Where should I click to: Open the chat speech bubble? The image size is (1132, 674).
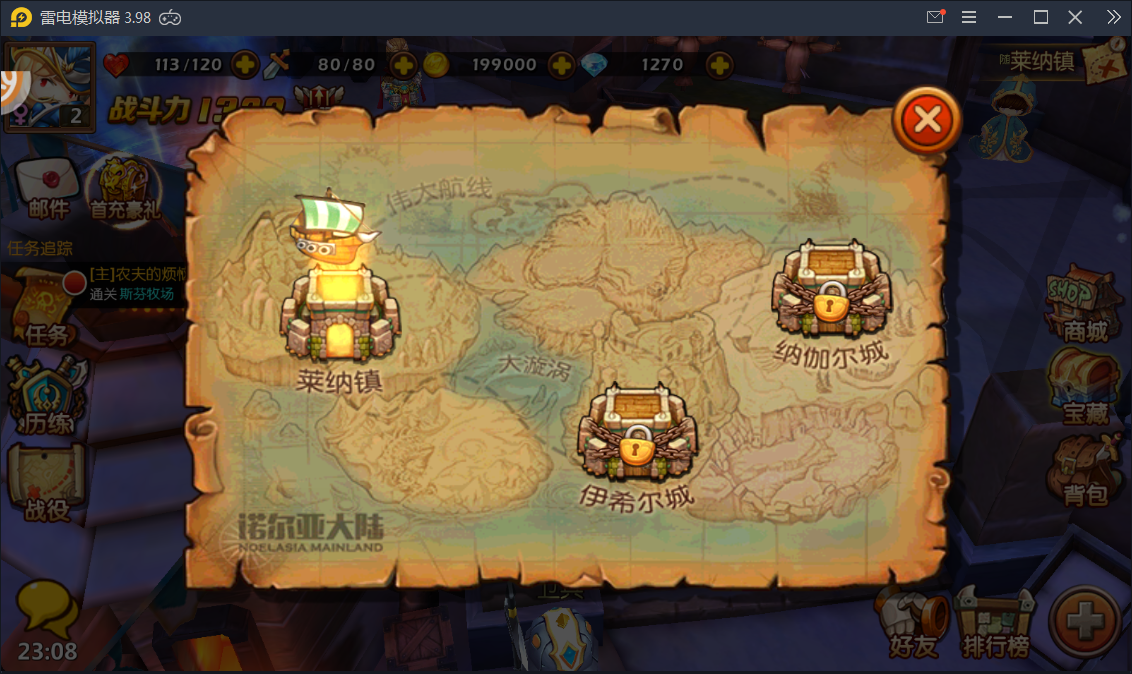click(x=46, y=608)
